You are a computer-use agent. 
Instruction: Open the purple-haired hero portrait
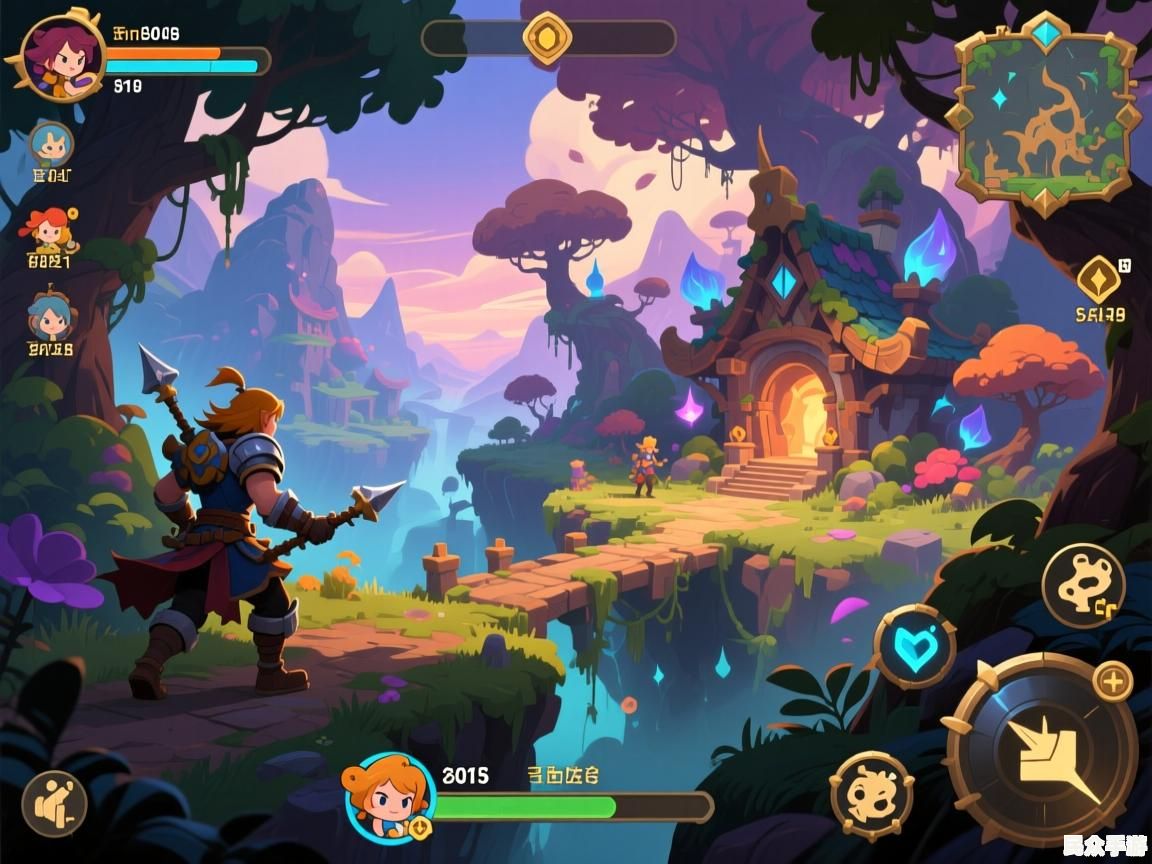coord(62,57)
